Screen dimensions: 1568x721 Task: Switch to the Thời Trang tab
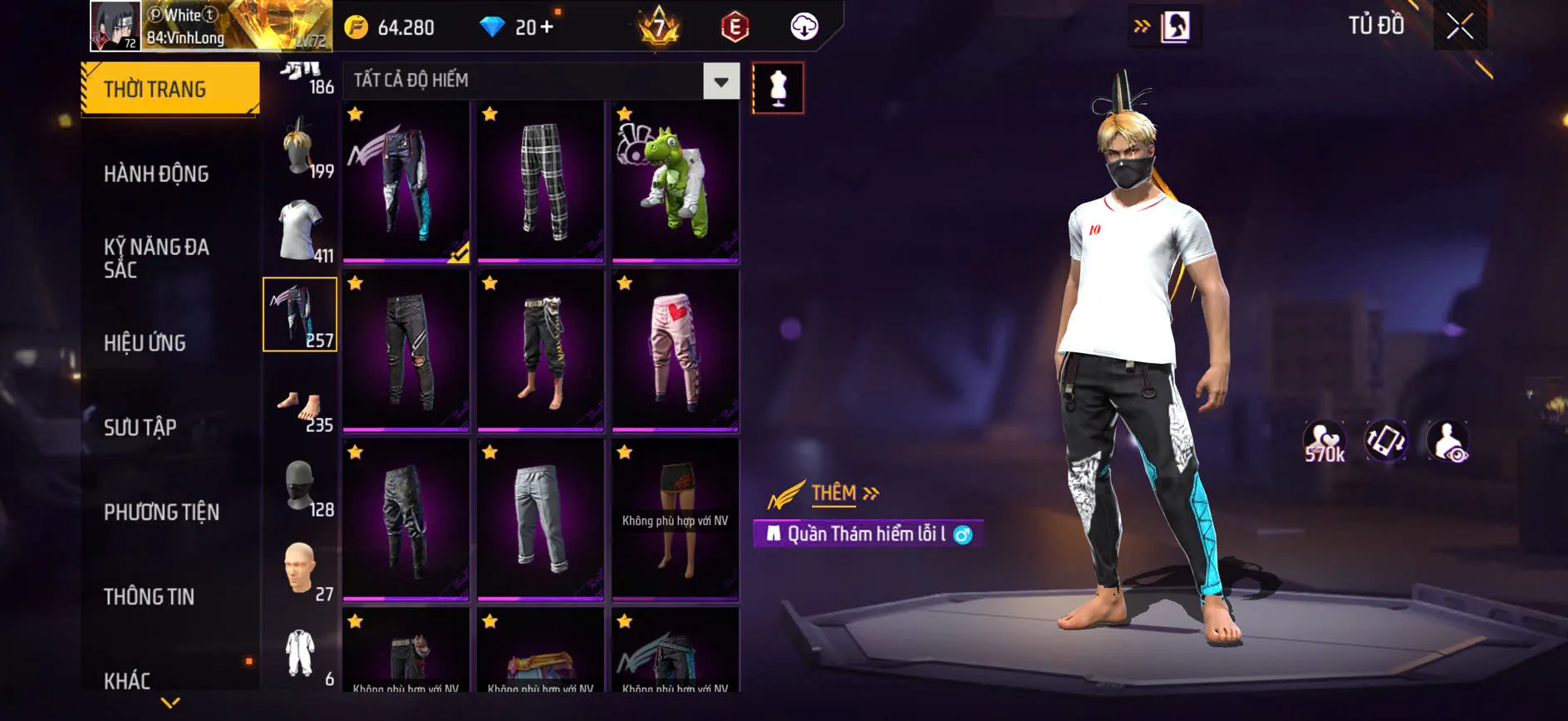pyautogui.click(x=170, y=88)
